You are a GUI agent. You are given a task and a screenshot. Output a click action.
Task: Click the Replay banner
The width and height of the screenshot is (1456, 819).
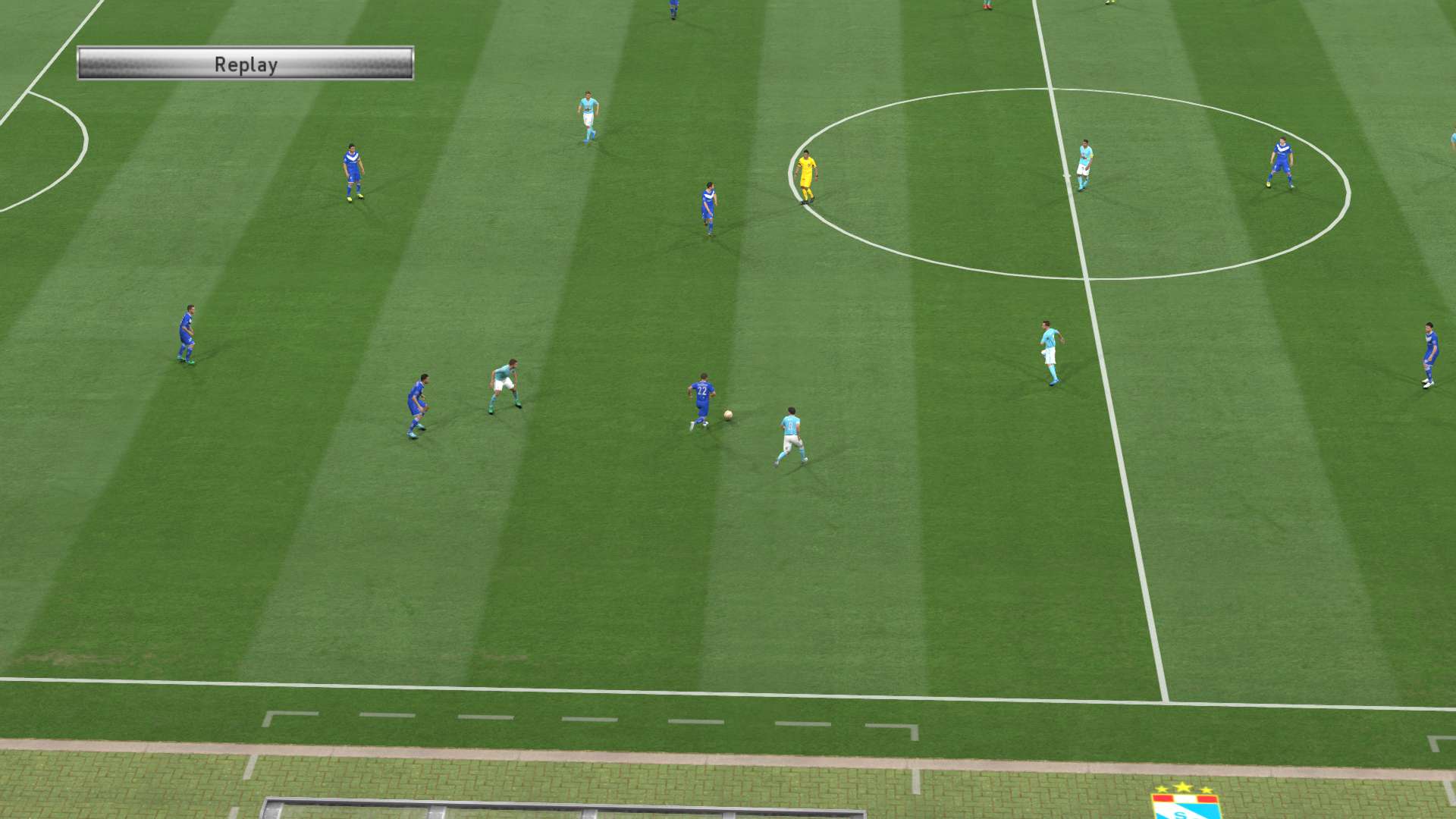245,64
